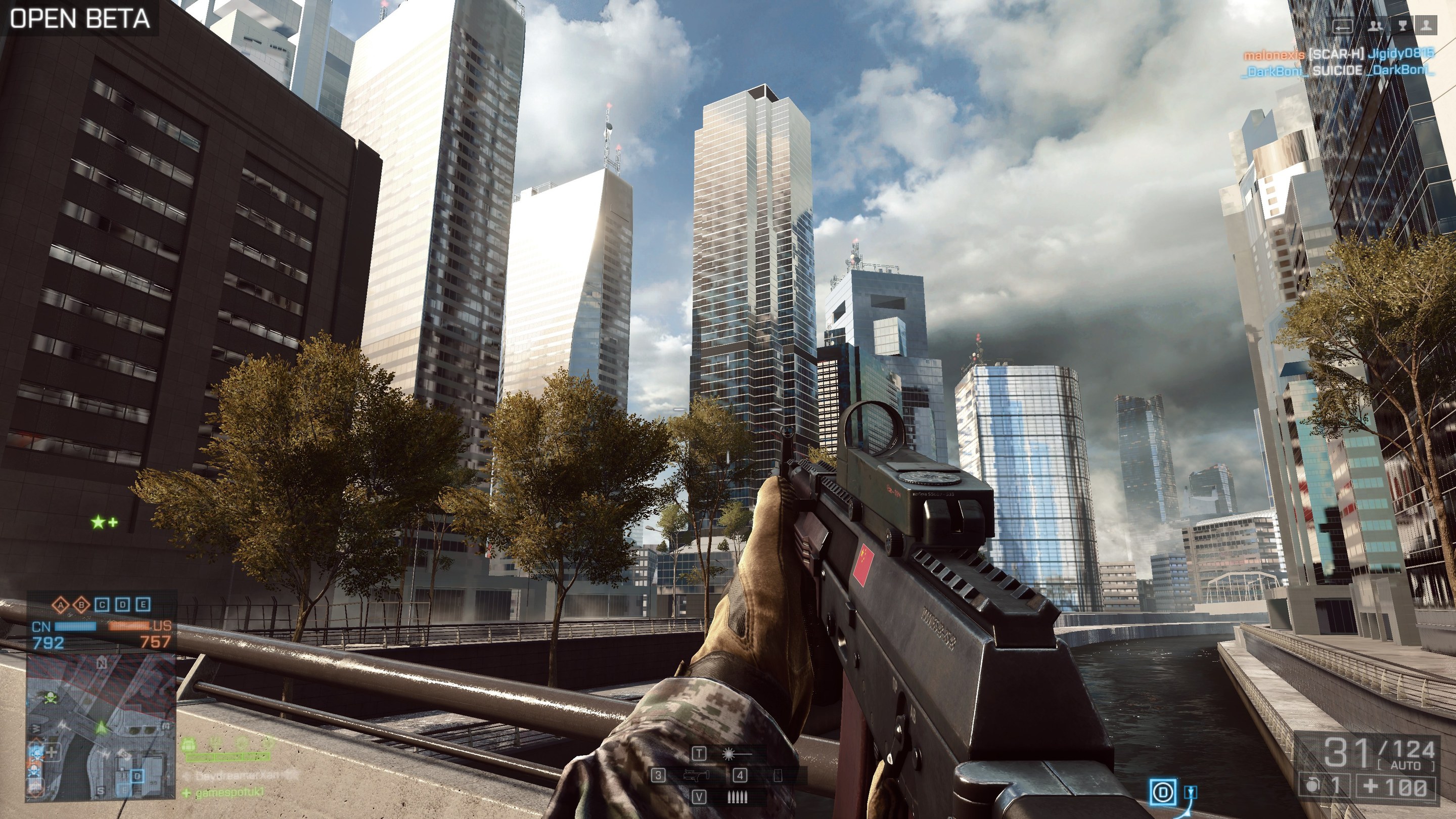Screen dimensions: 1456x819
Task: Click objective E square in the objectives row
Action: pos(143,605)
